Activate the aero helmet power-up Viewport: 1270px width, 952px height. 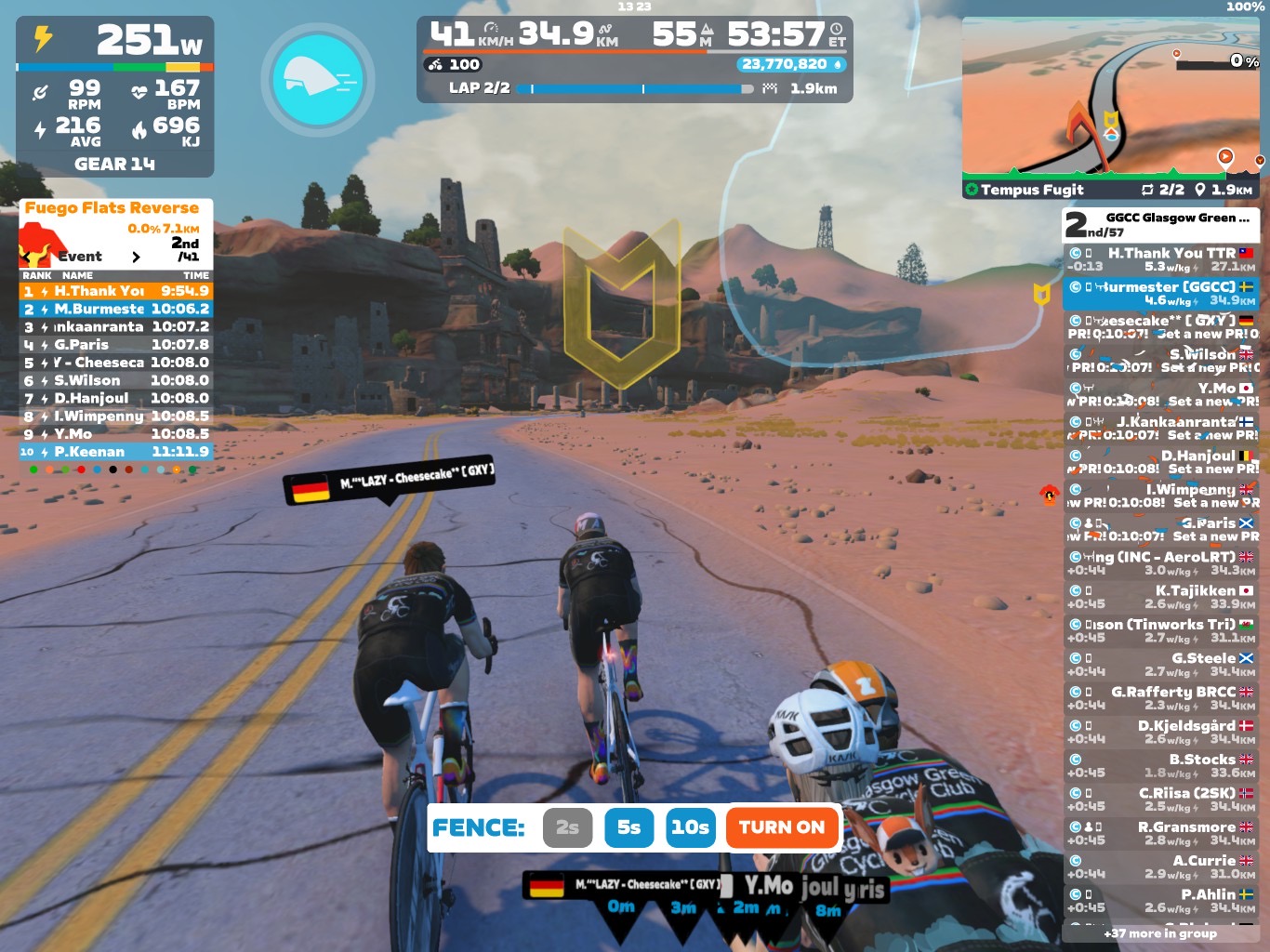point(318,80)
